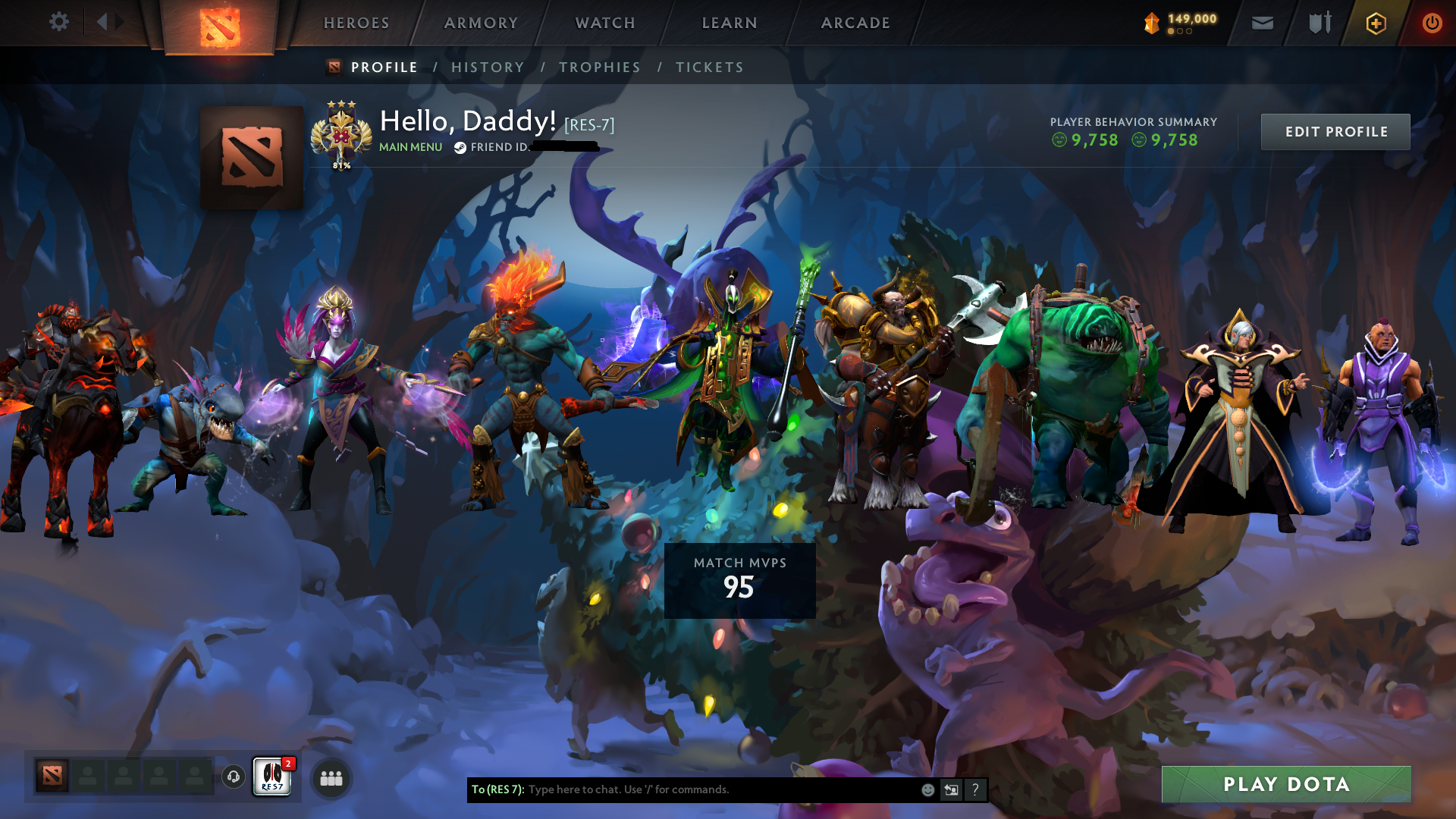Open the emoticon picker in the chat bar

coord(927,789)
